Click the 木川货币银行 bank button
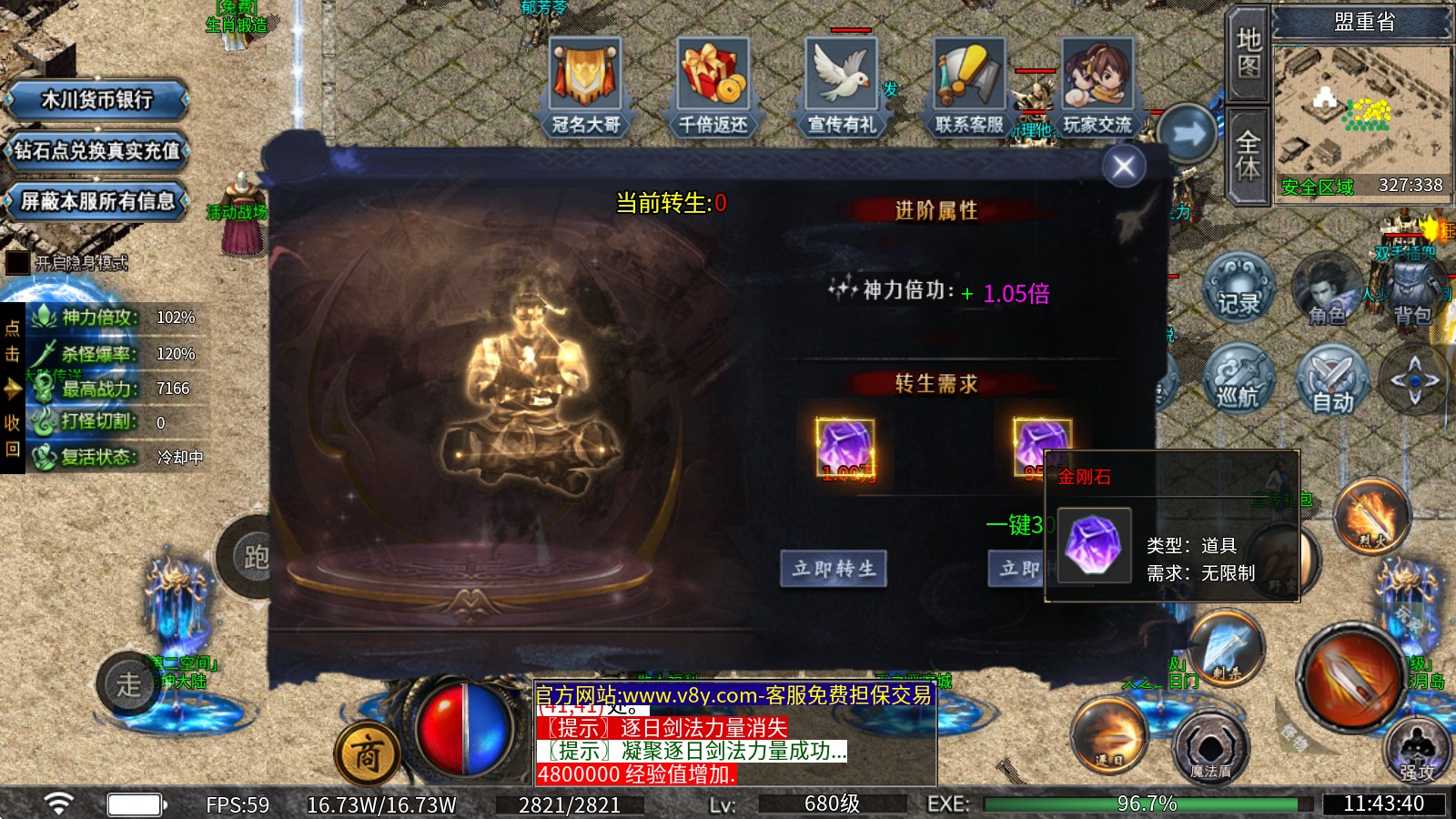 tap(96, 98)
